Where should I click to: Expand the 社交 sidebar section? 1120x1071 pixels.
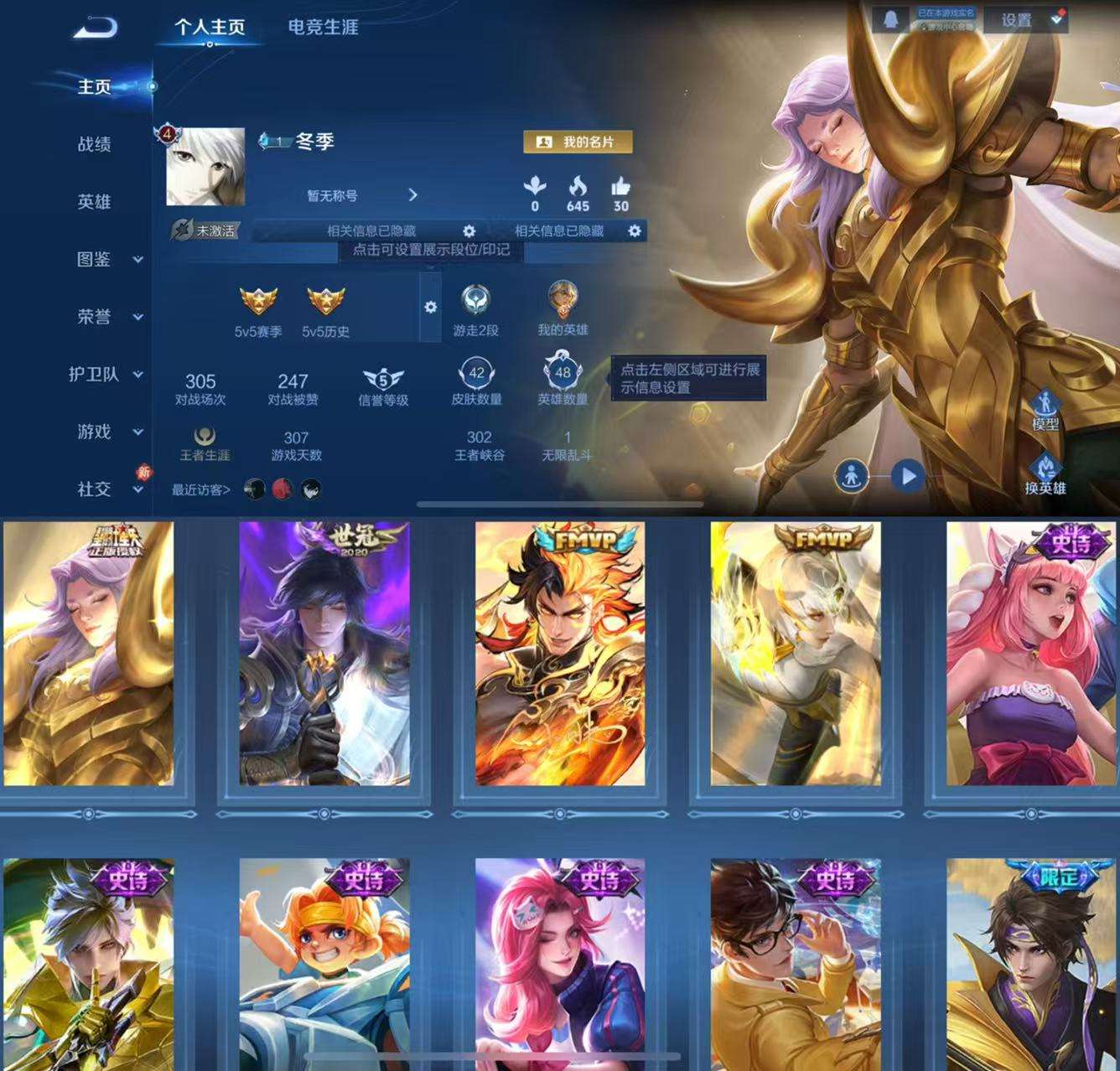(x=92, y=490)
